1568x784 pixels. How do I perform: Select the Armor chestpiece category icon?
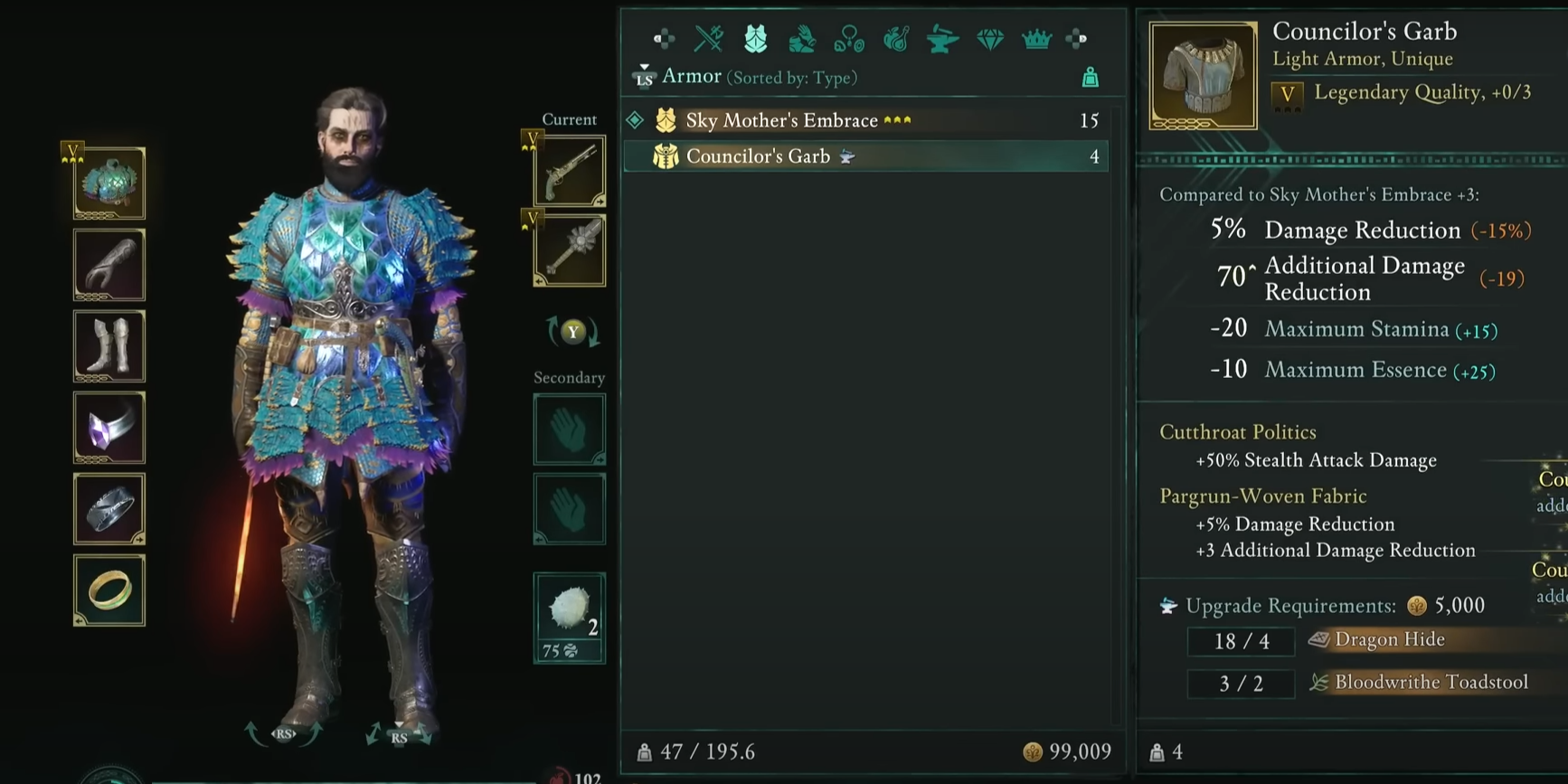757,39
